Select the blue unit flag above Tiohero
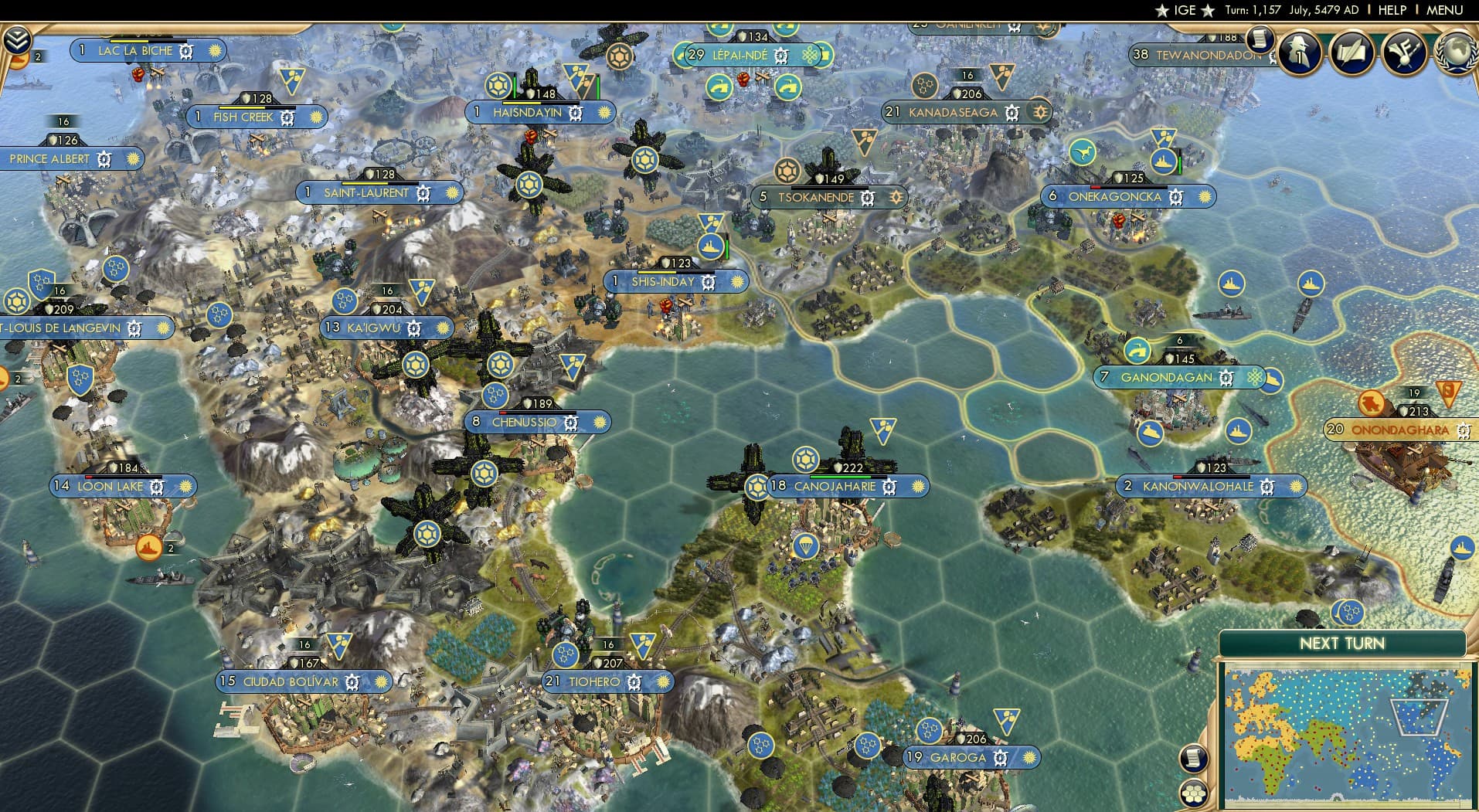Screen dimensions: 1479x812 click(x=644, y=644)
